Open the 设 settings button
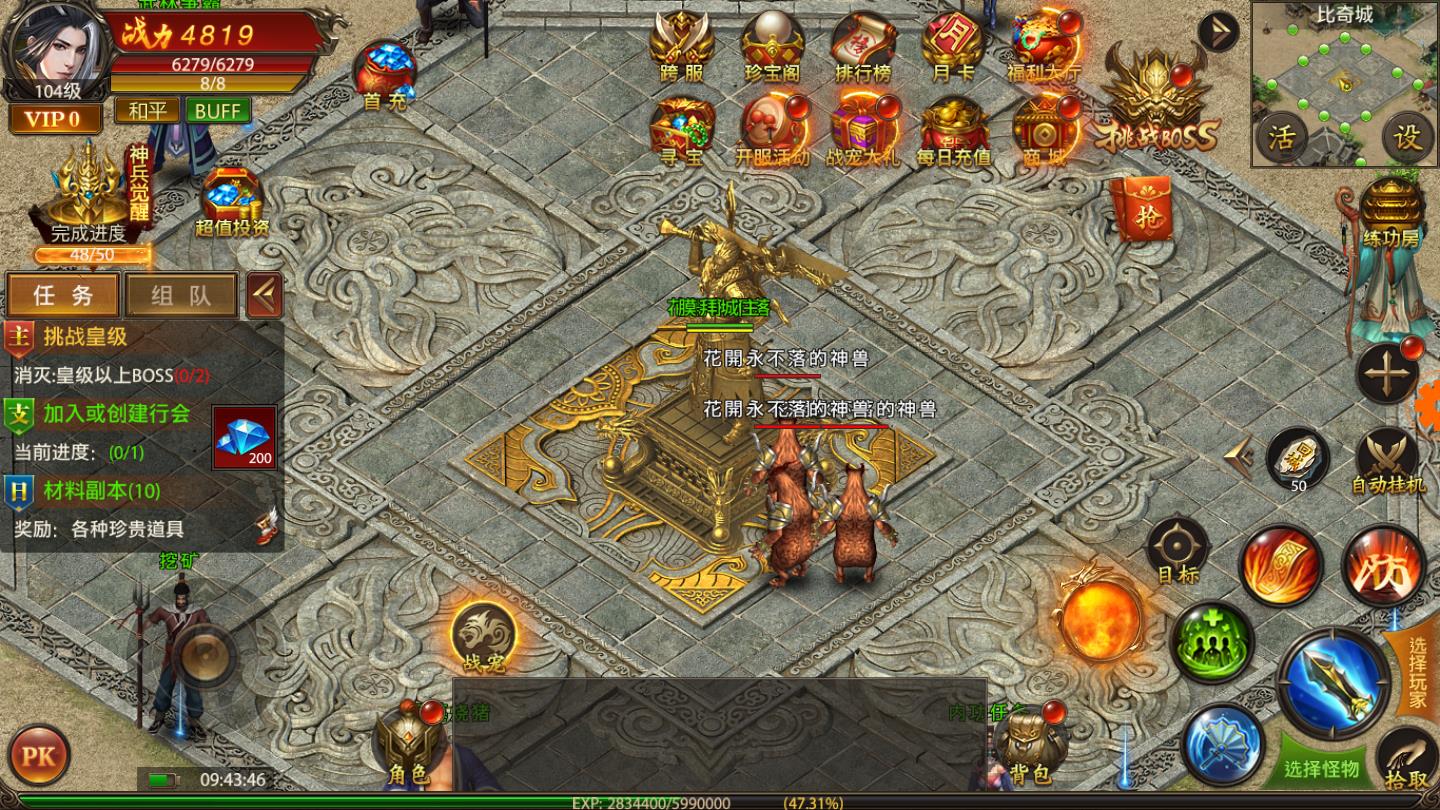This screenshot has height=810, width=1440. [1407, 137]
